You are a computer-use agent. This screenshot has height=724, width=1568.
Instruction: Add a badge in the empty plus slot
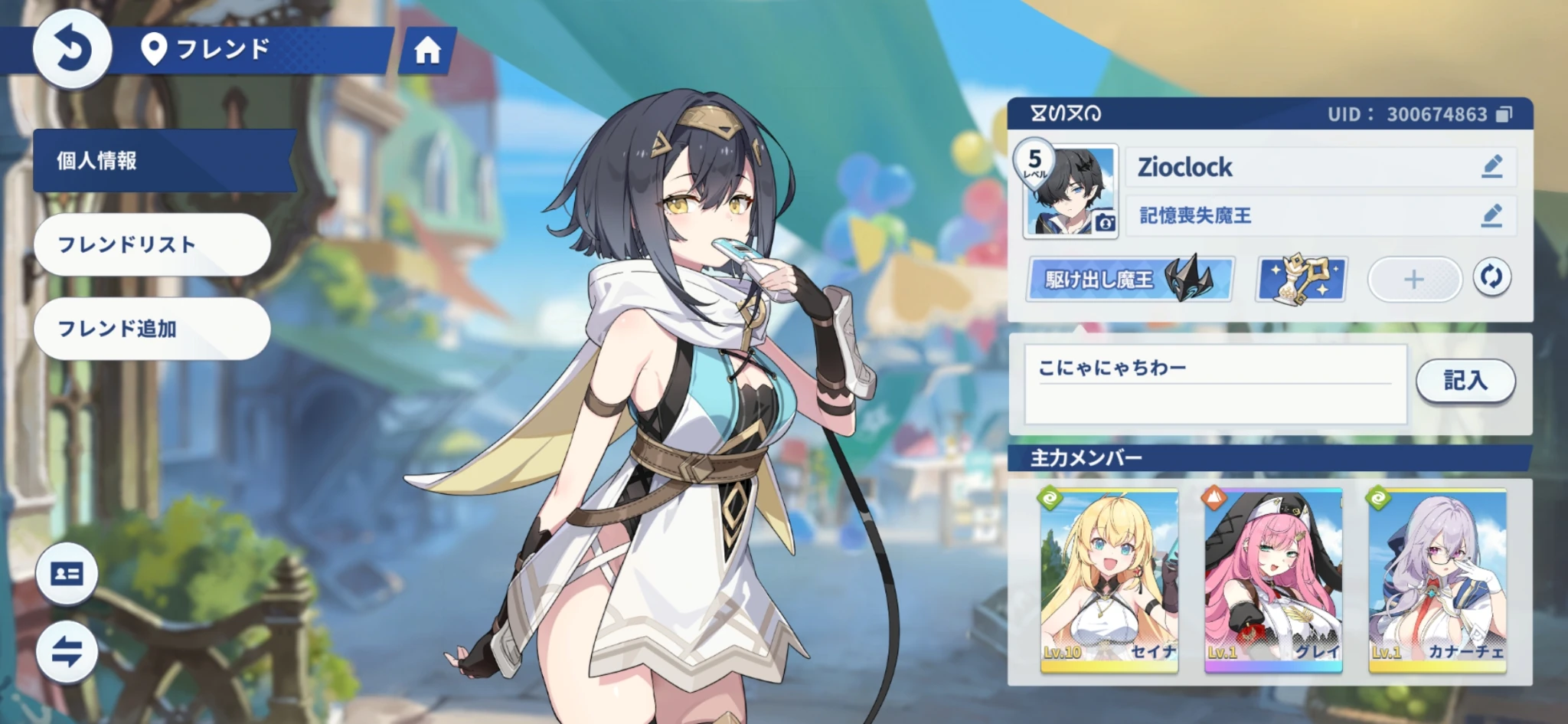[1413, 279]
